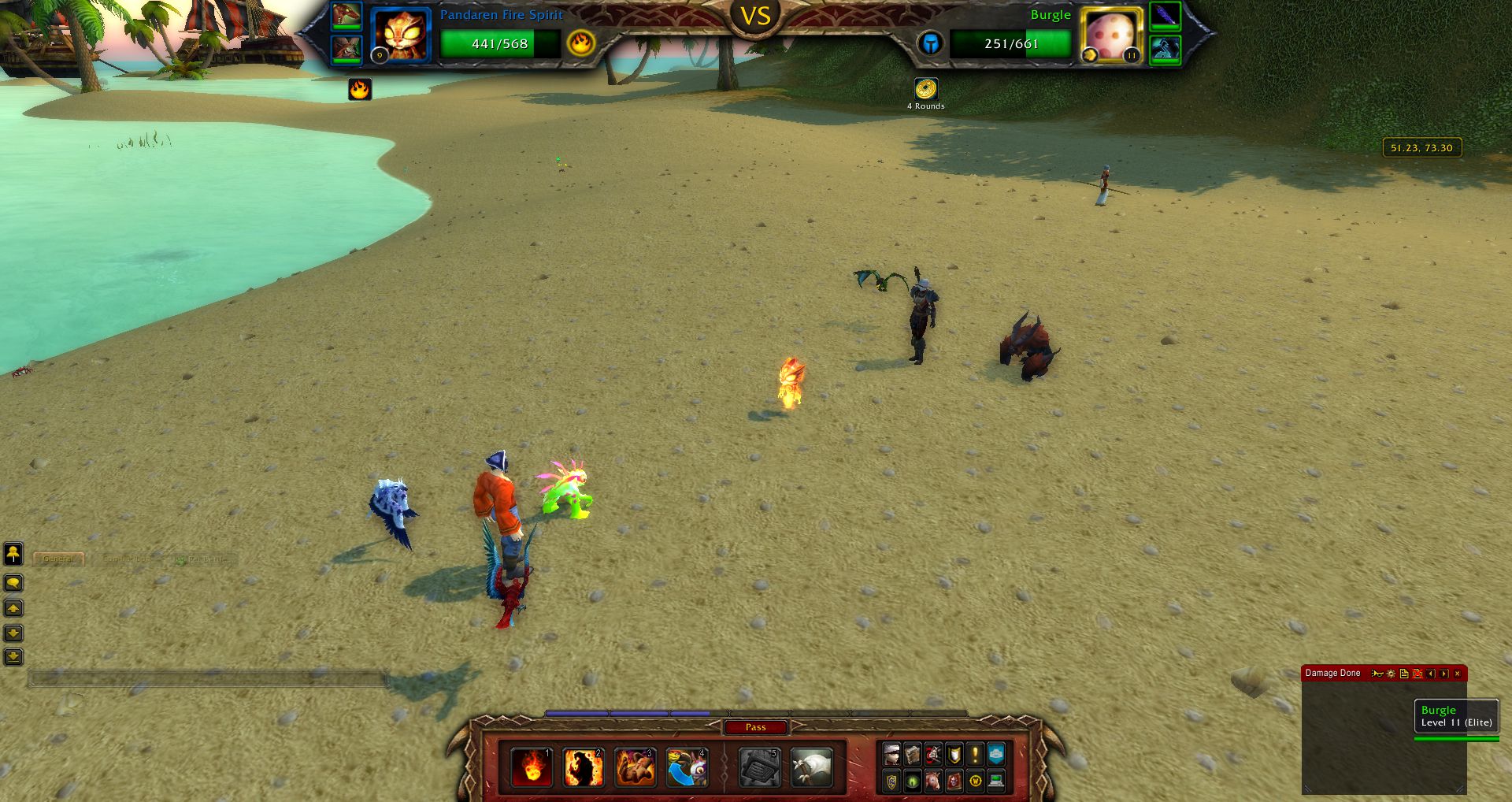Open the chat speech bubble menu
The width and height of the screenshot is (1512, 802).
(x=13, y=583)
